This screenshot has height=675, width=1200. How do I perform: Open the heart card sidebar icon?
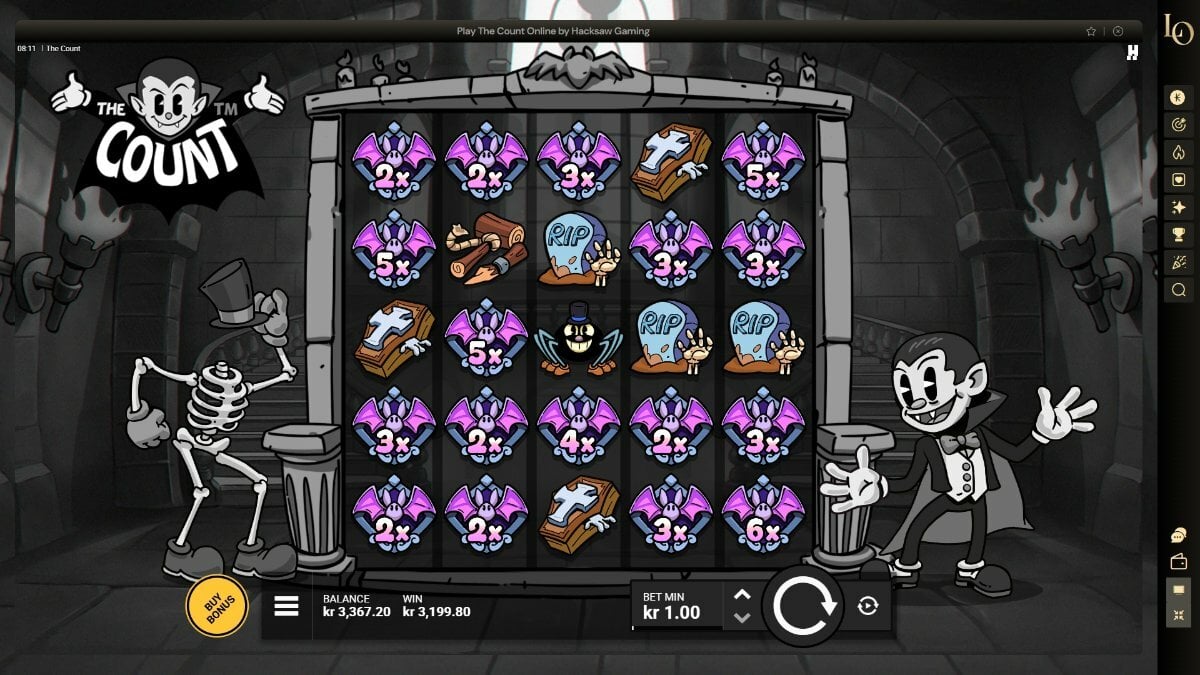(1178, 180)
